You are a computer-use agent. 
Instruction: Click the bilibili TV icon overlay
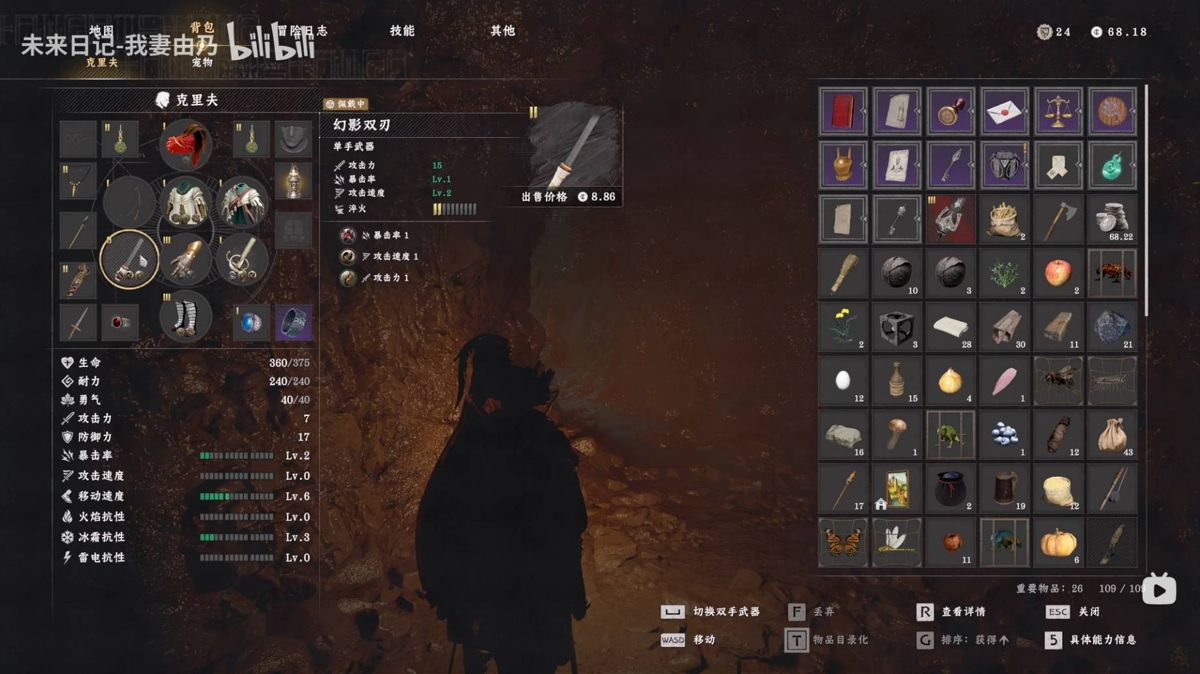1159,589
